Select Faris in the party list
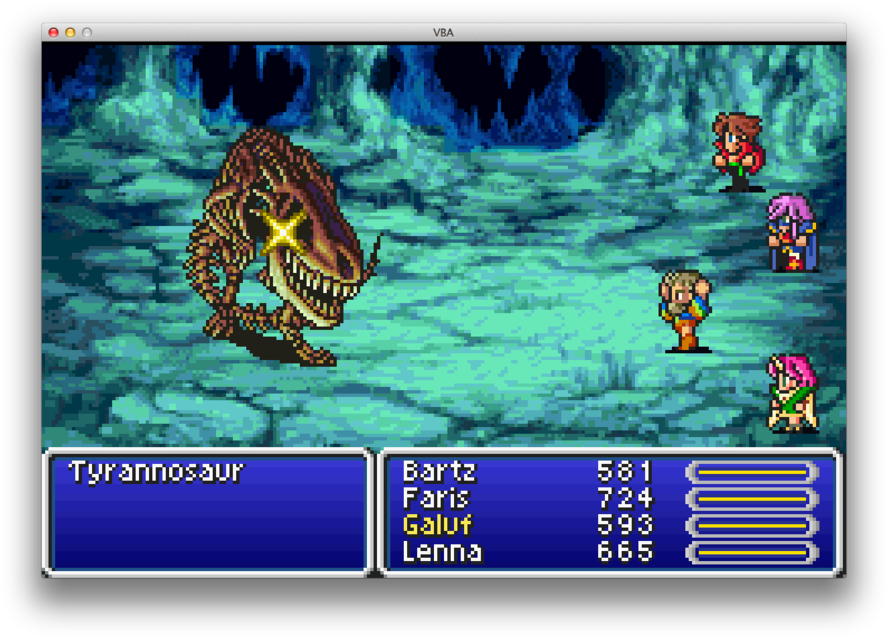887x637 pixels. 435,498
